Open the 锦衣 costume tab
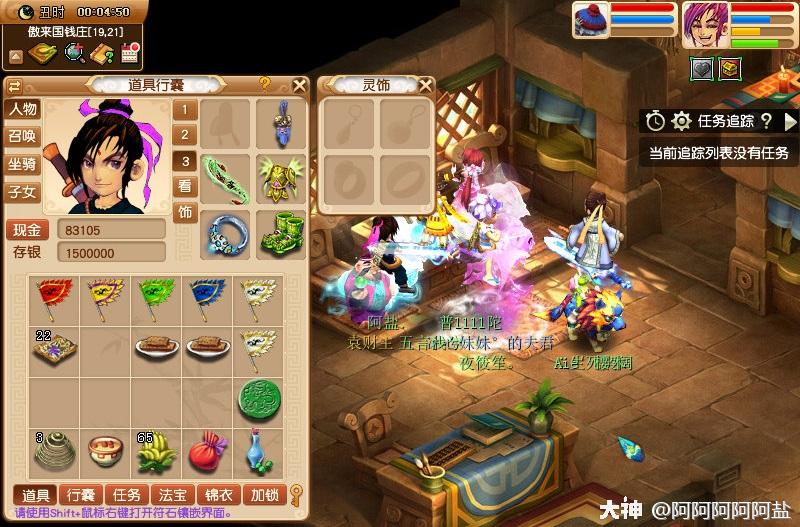Image resolution: width=800 pixels, height=527 pixels. [219, 494]
